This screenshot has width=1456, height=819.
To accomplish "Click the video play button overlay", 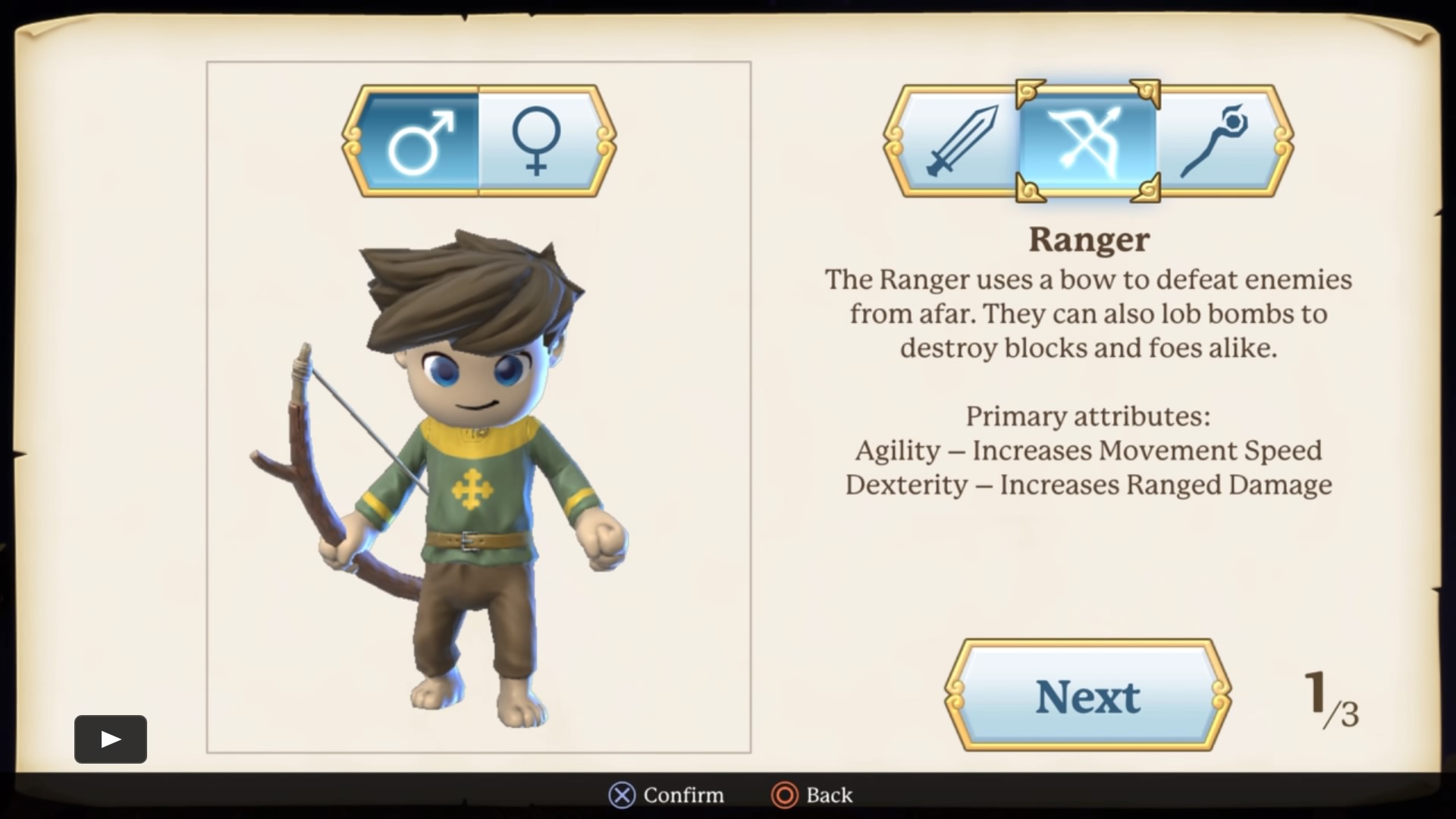I will [111, 739].
